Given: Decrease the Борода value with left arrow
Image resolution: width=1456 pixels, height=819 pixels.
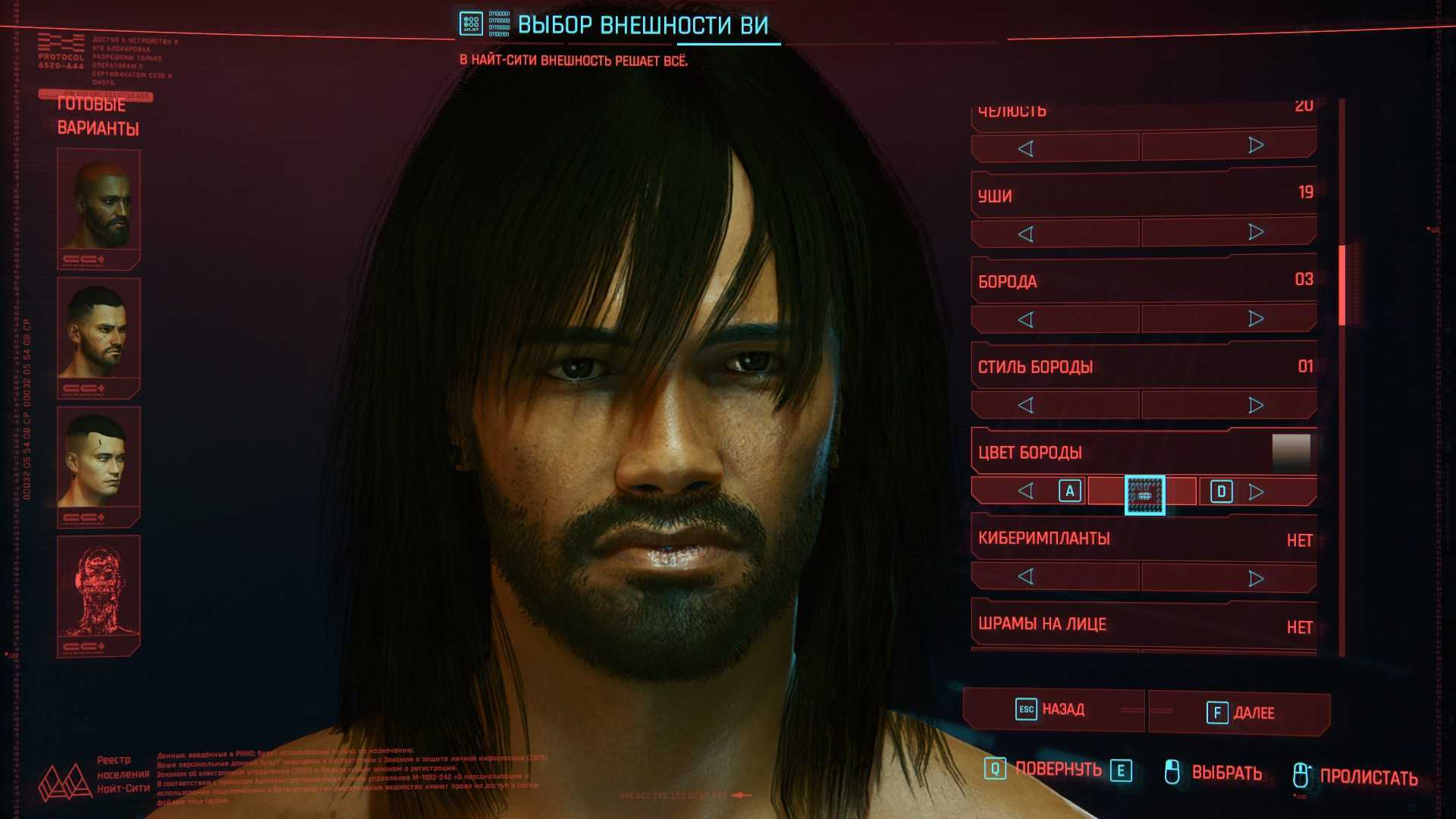Looking at the screenshot, I should (x=1026, y=320).
